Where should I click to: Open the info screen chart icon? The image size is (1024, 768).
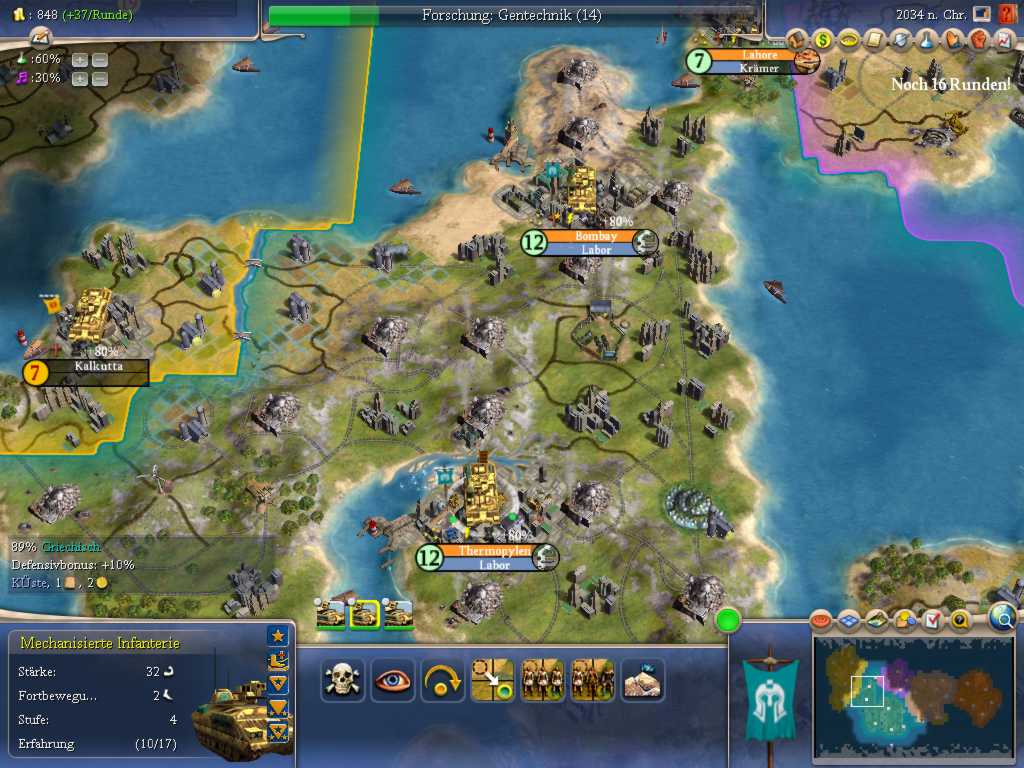tap(1005, 40)
